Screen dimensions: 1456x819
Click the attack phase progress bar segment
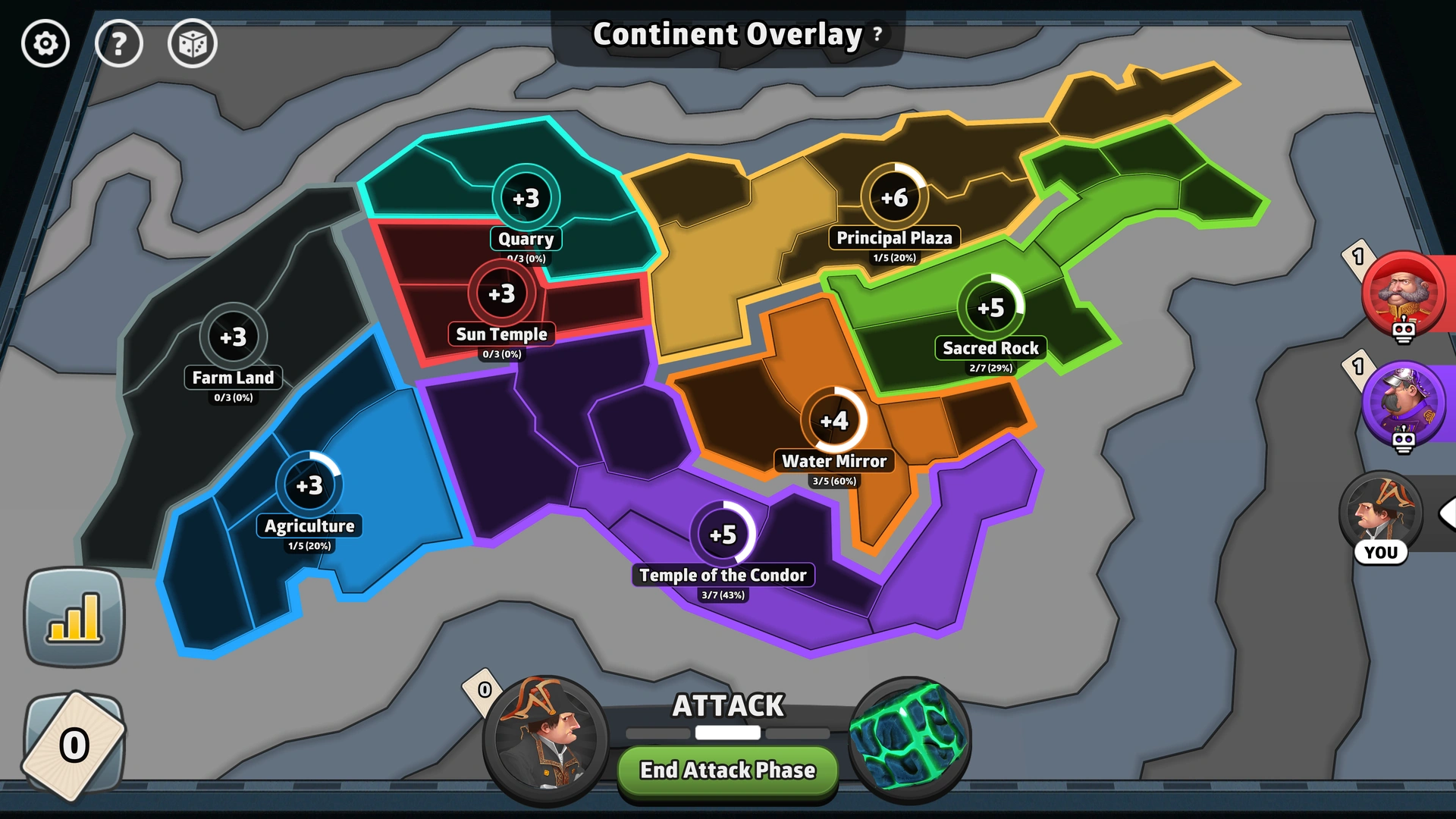[x=727, y=733]
